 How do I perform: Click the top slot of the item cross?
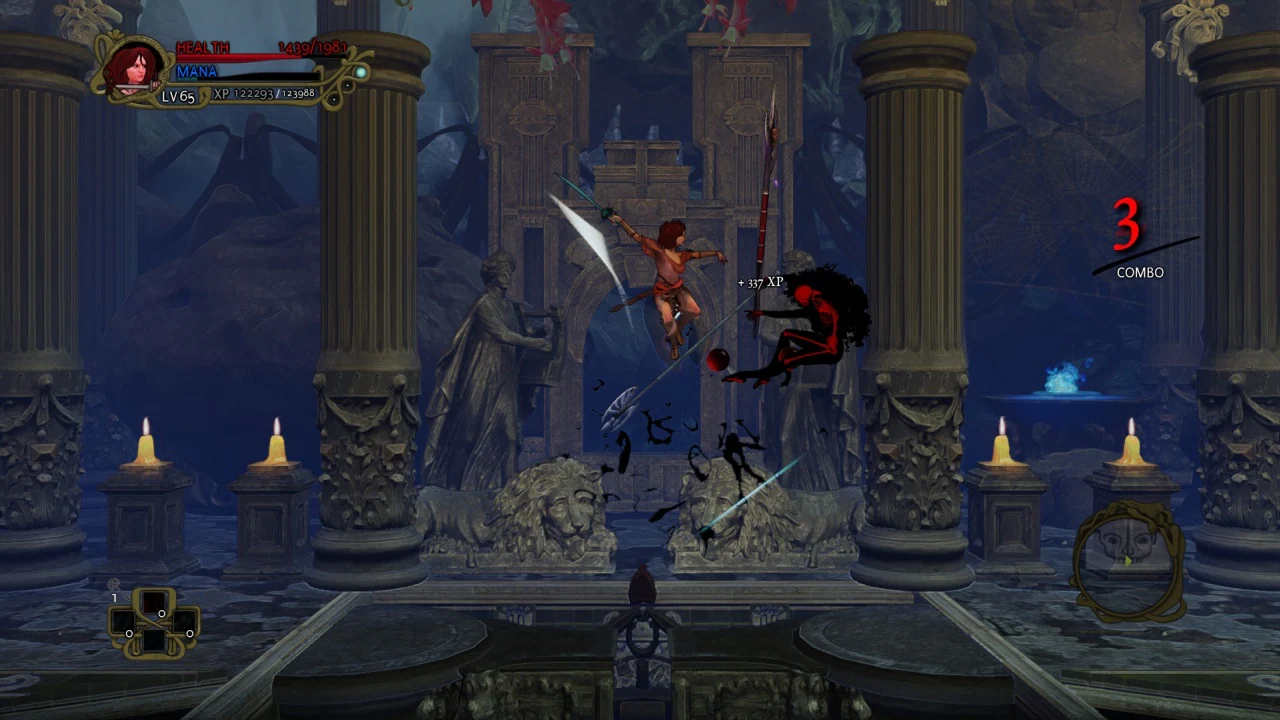[153, 601]
